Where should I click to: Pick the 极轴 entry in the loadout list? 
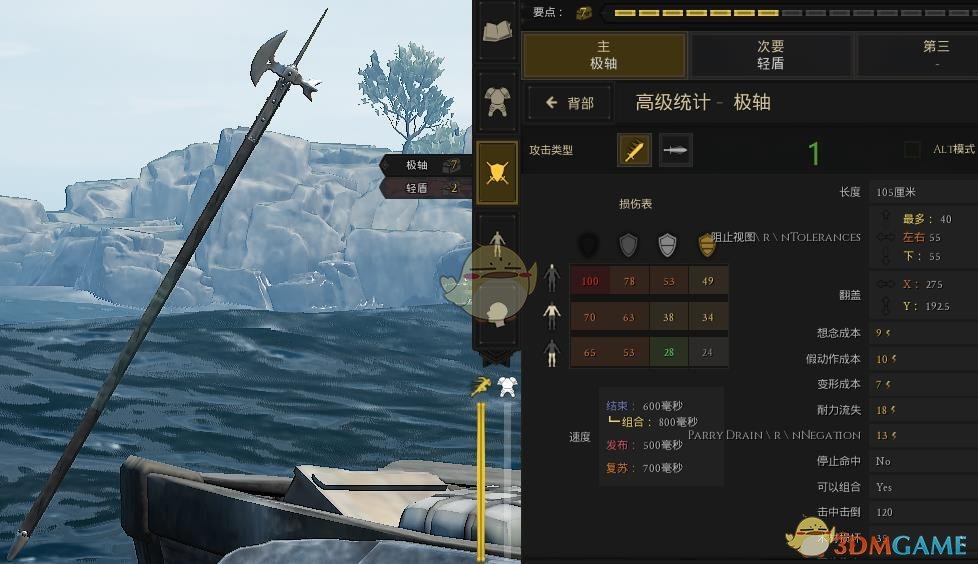tap(424, 166)
